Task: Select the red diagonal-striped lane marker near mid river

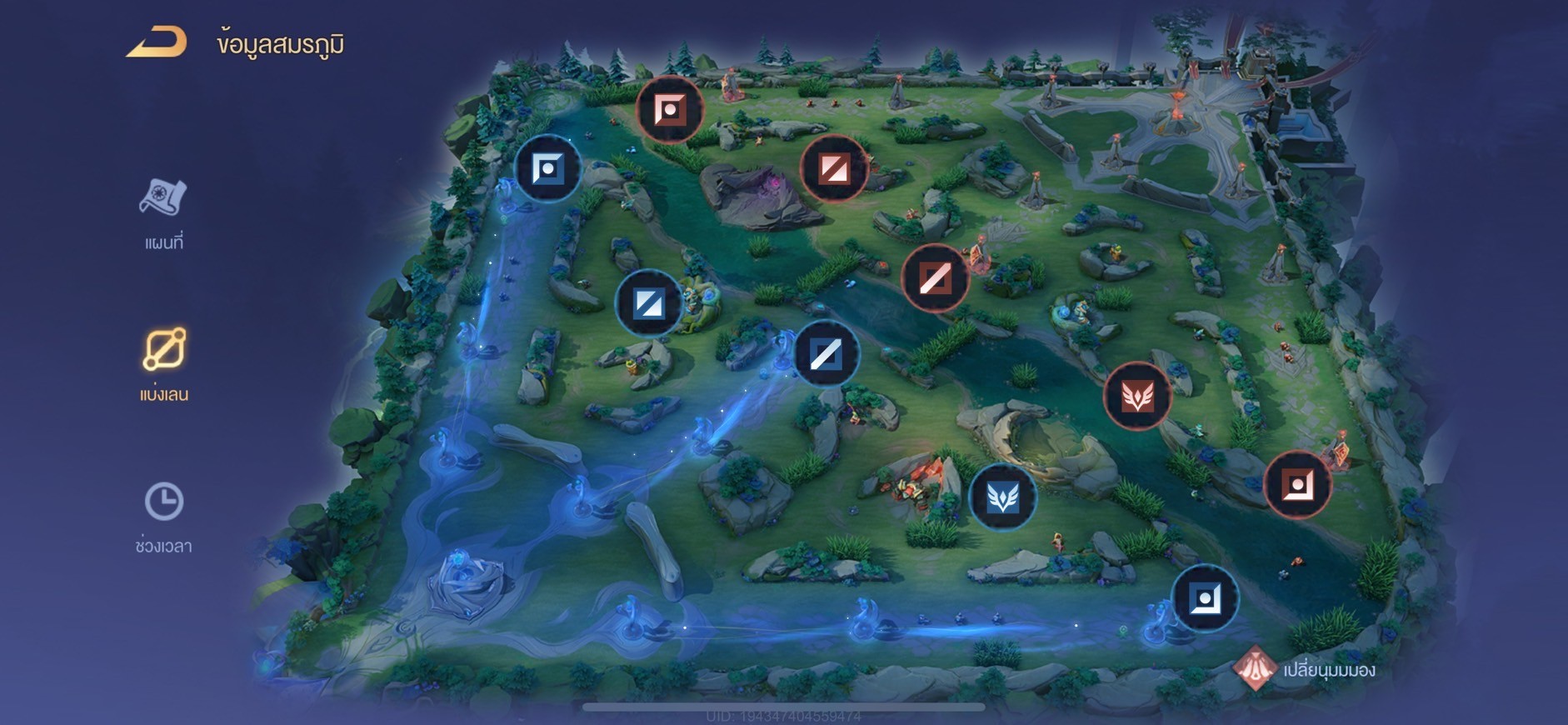Action: pyautogui.click(x=935, y=278)
